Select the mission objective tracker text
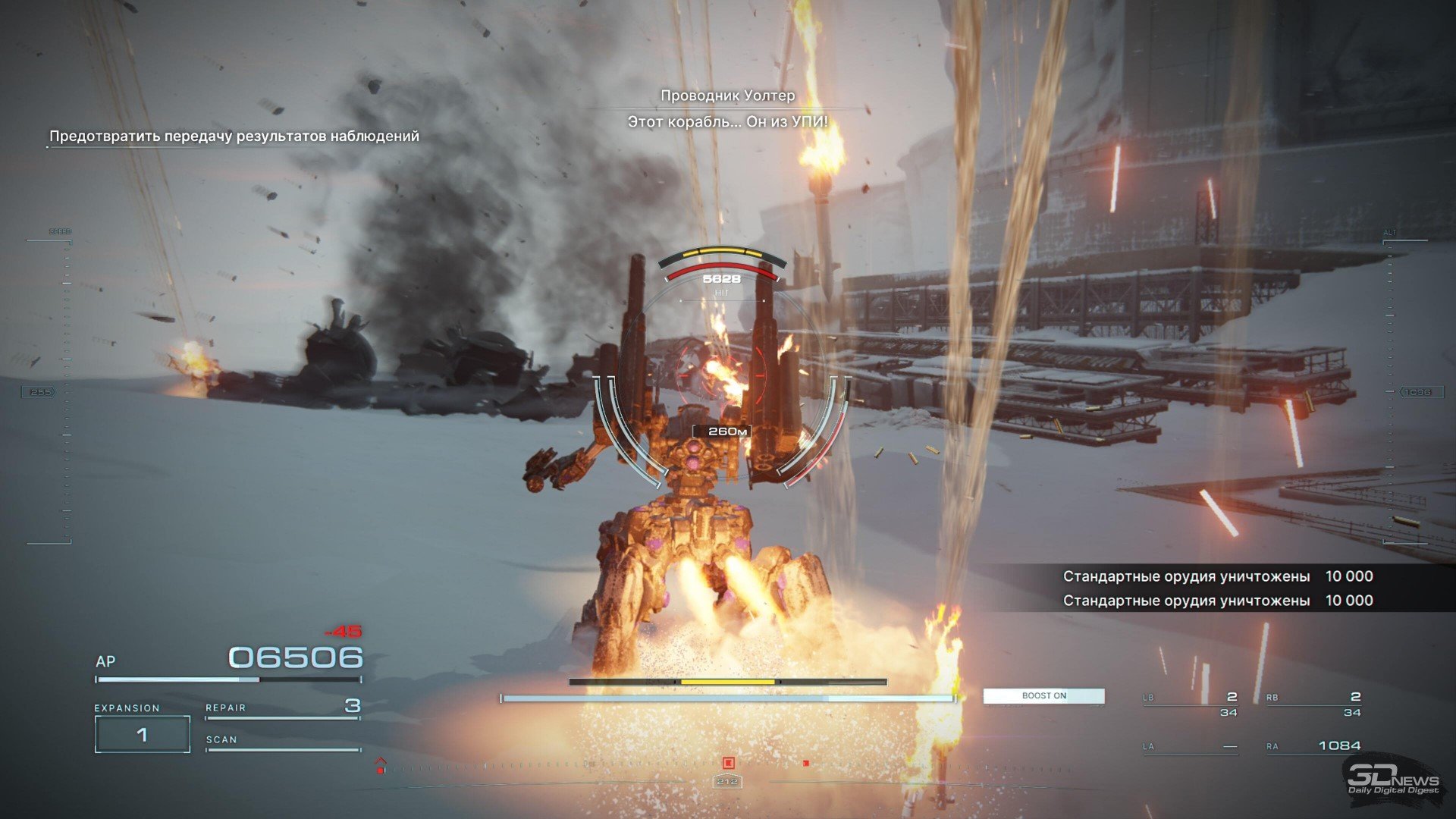This screenshot has width=1456, height=819. (234, 136)
